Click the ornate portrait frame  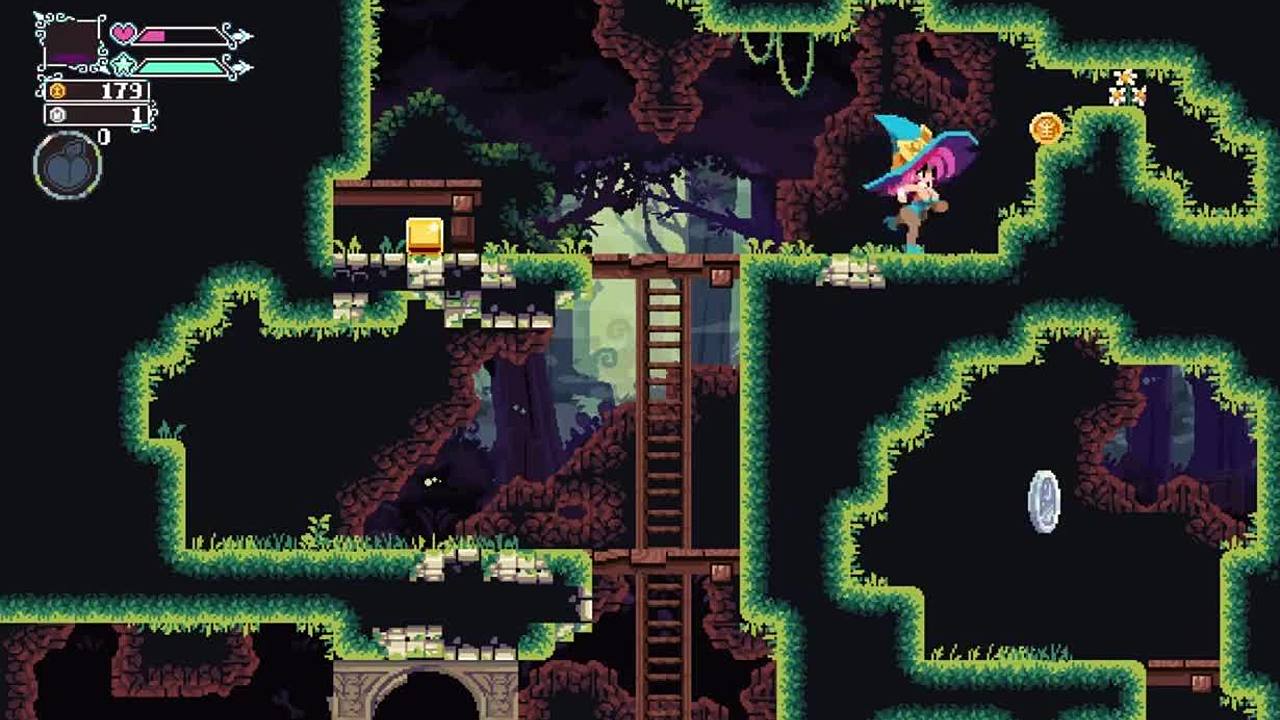point(71,43)
